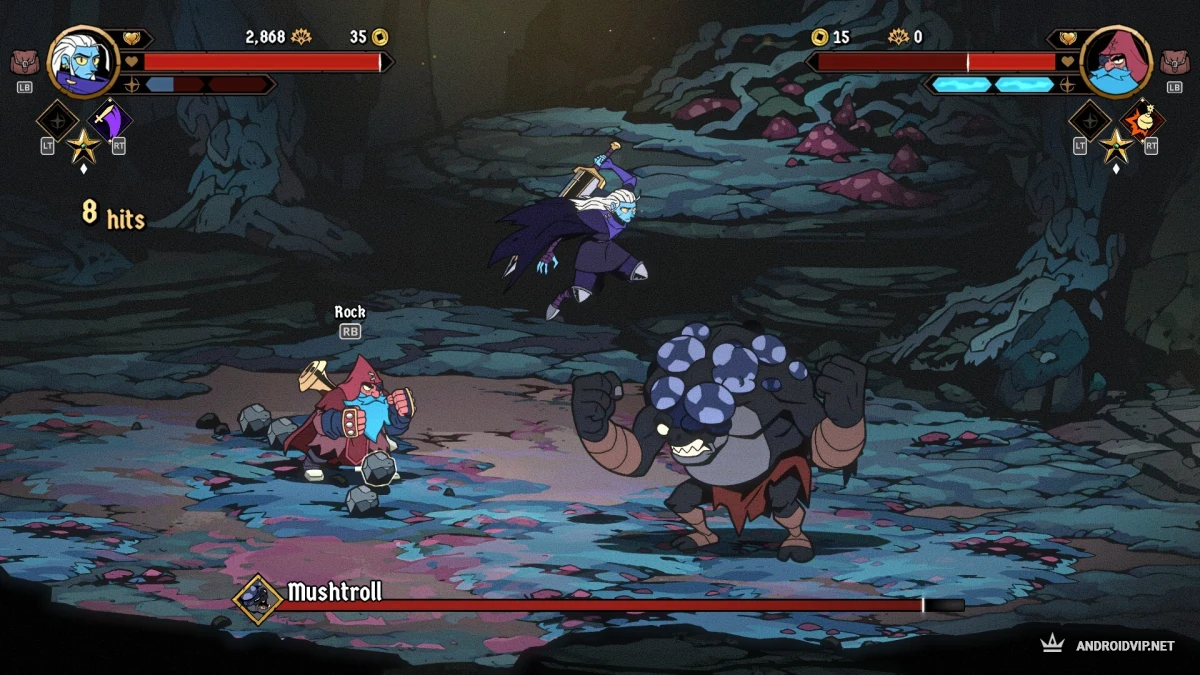Click the Mushtroll boss portrait icon
The height and width of the screenshot is (675, 1200).
[258, 598]
